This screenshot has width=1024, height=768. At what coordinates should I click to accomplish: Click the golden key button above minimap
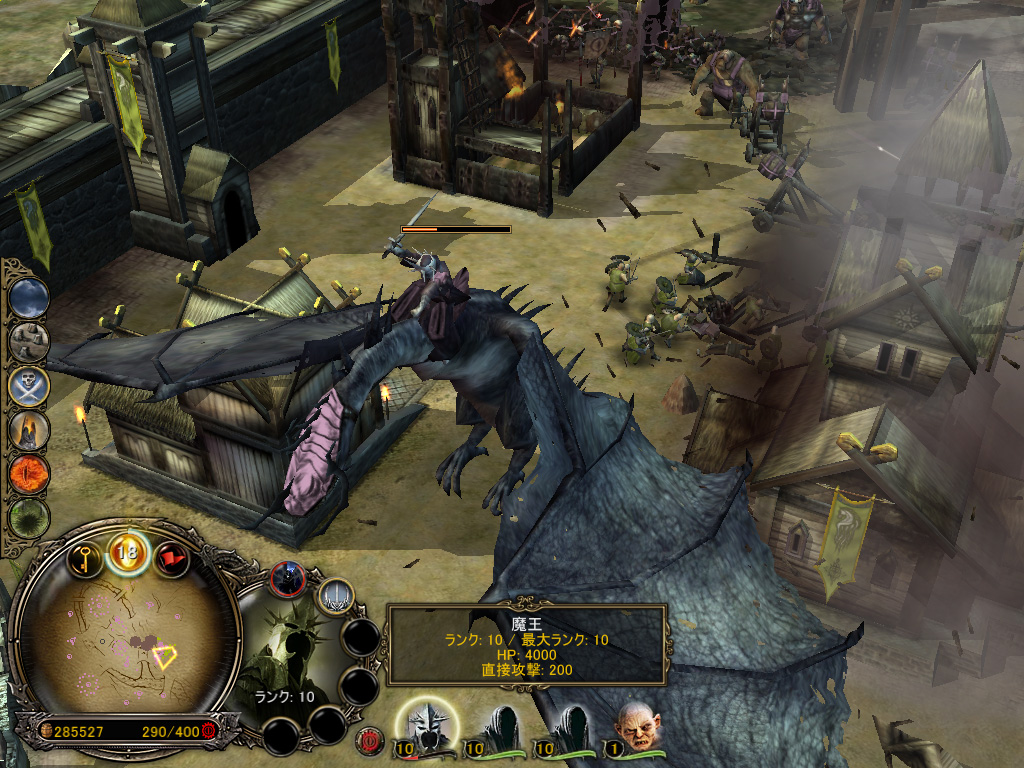(x=87, y=559)
